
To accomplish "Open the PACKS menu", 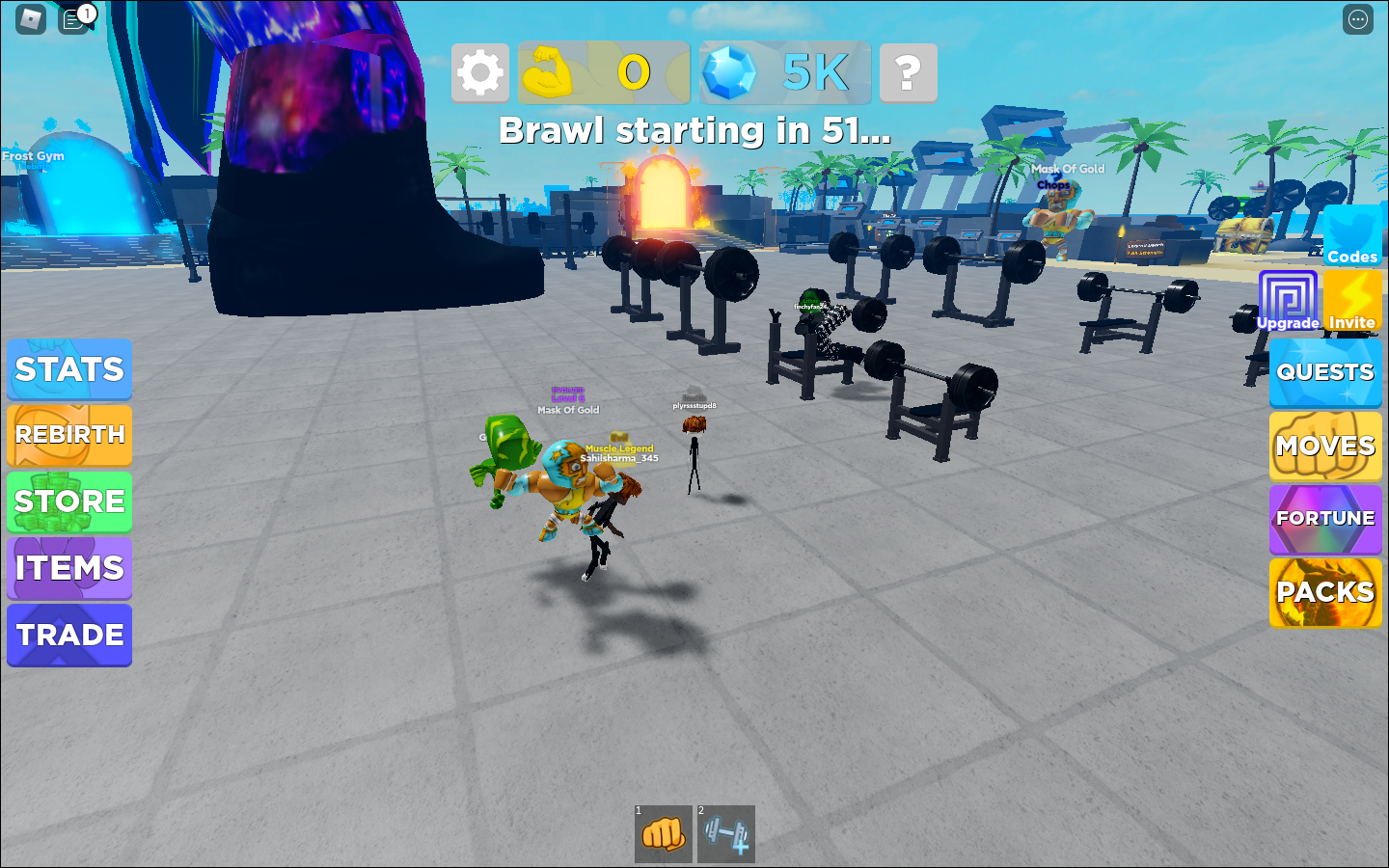I will coord(1325,592).
